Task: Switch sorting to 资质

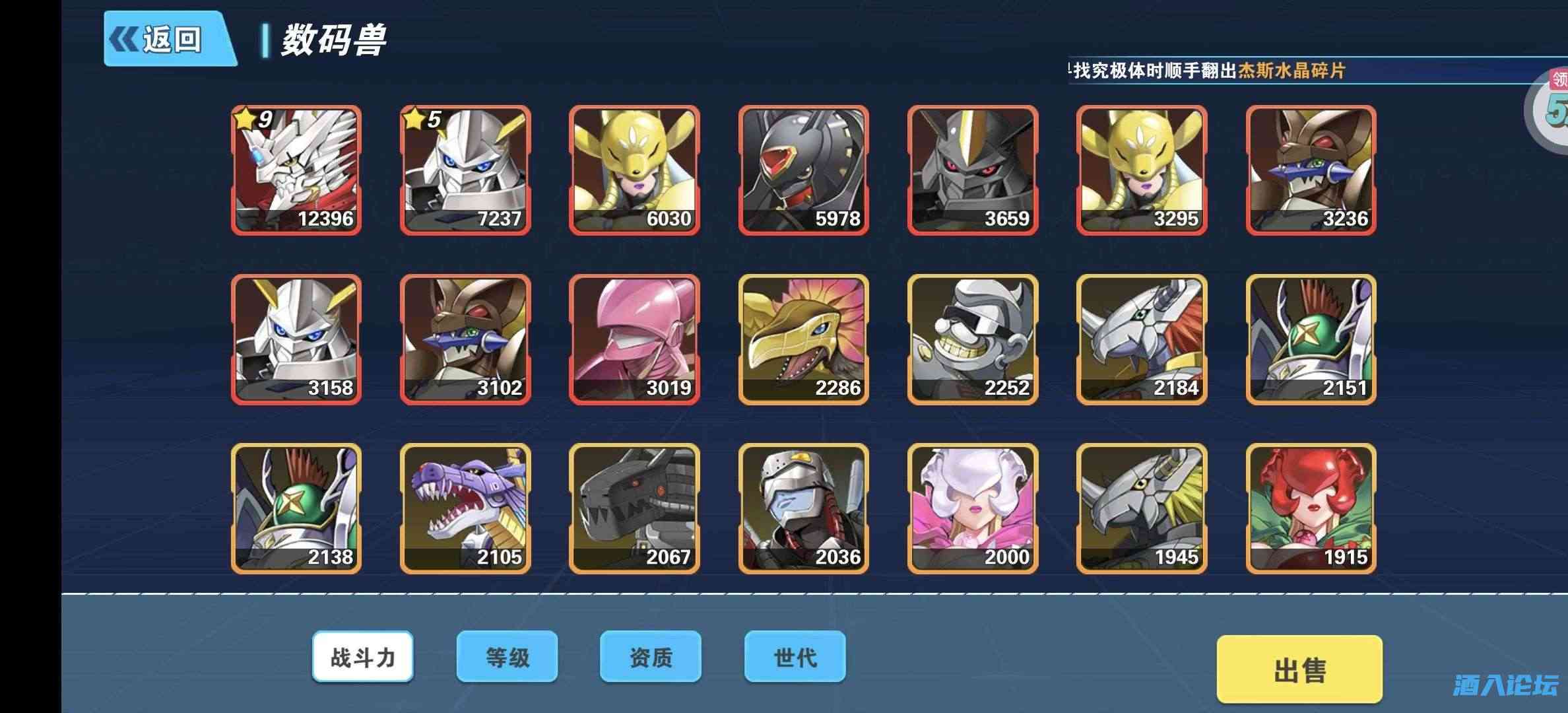Action: (x=650, y=657)
